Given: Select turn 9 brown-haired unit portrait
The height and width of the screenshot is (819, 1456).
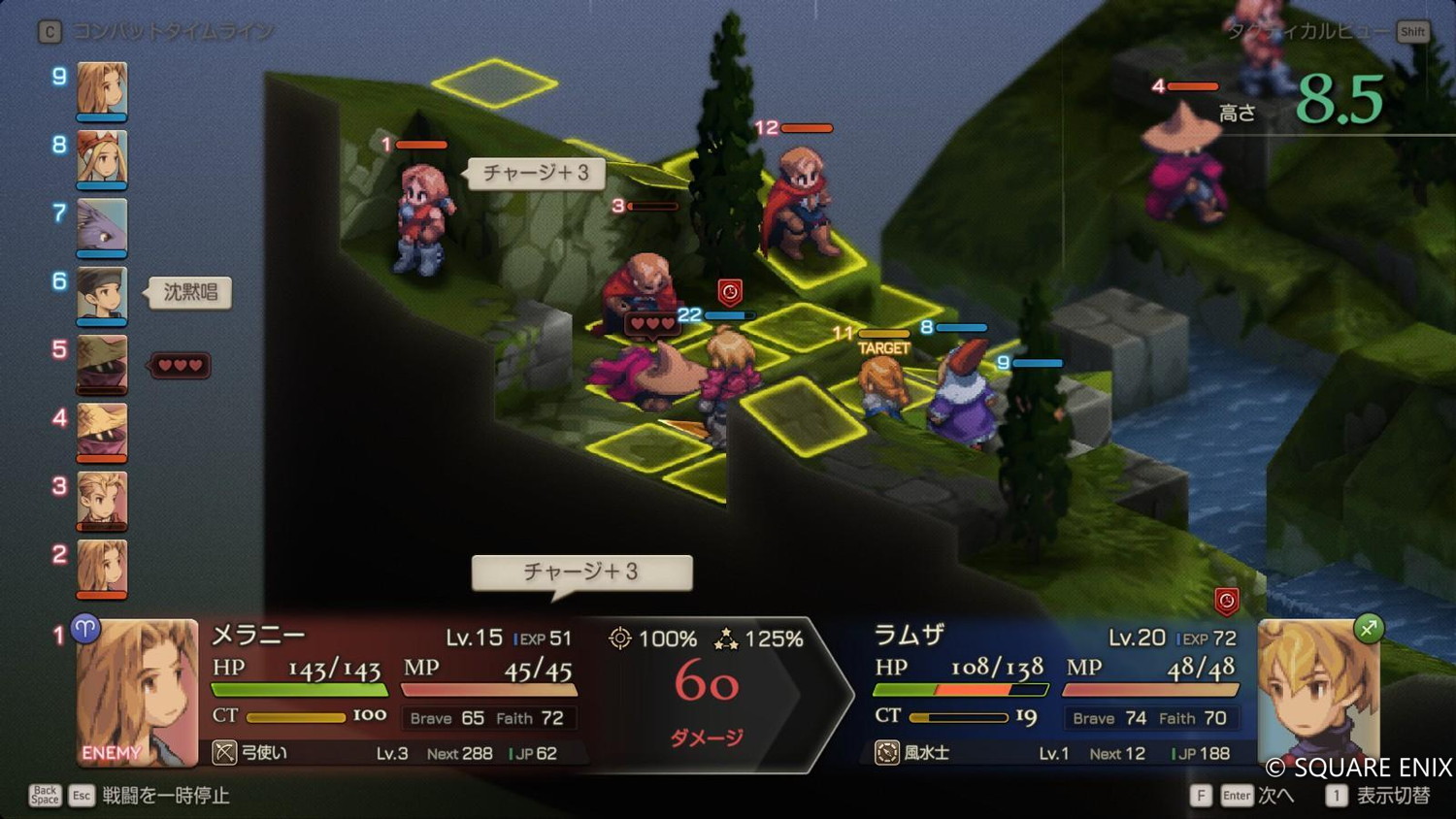Looking at the screenshot, I should [x=102, y=89].
